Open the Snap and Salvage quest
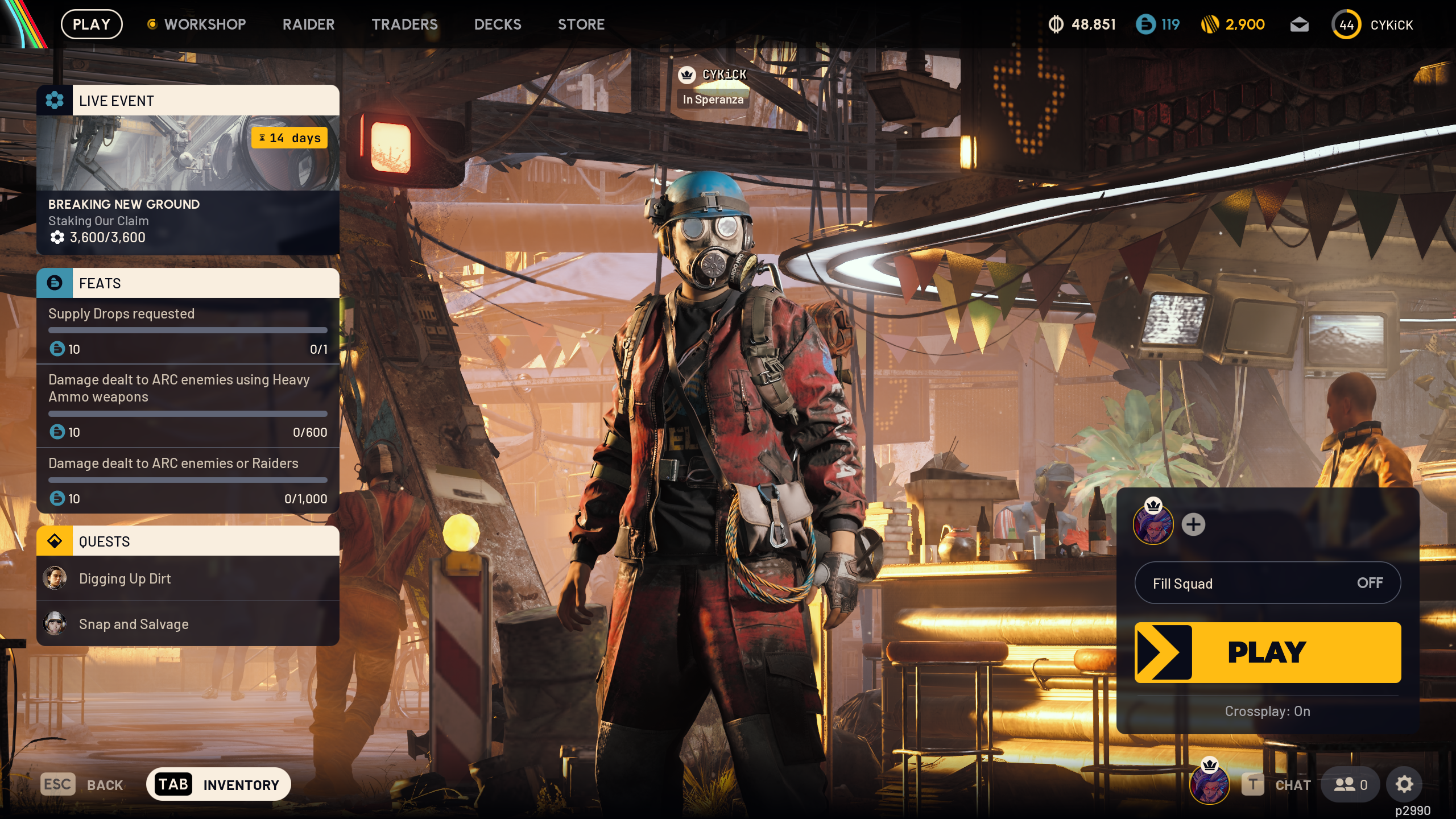1456x819 pixels. (x=188, y=624)
